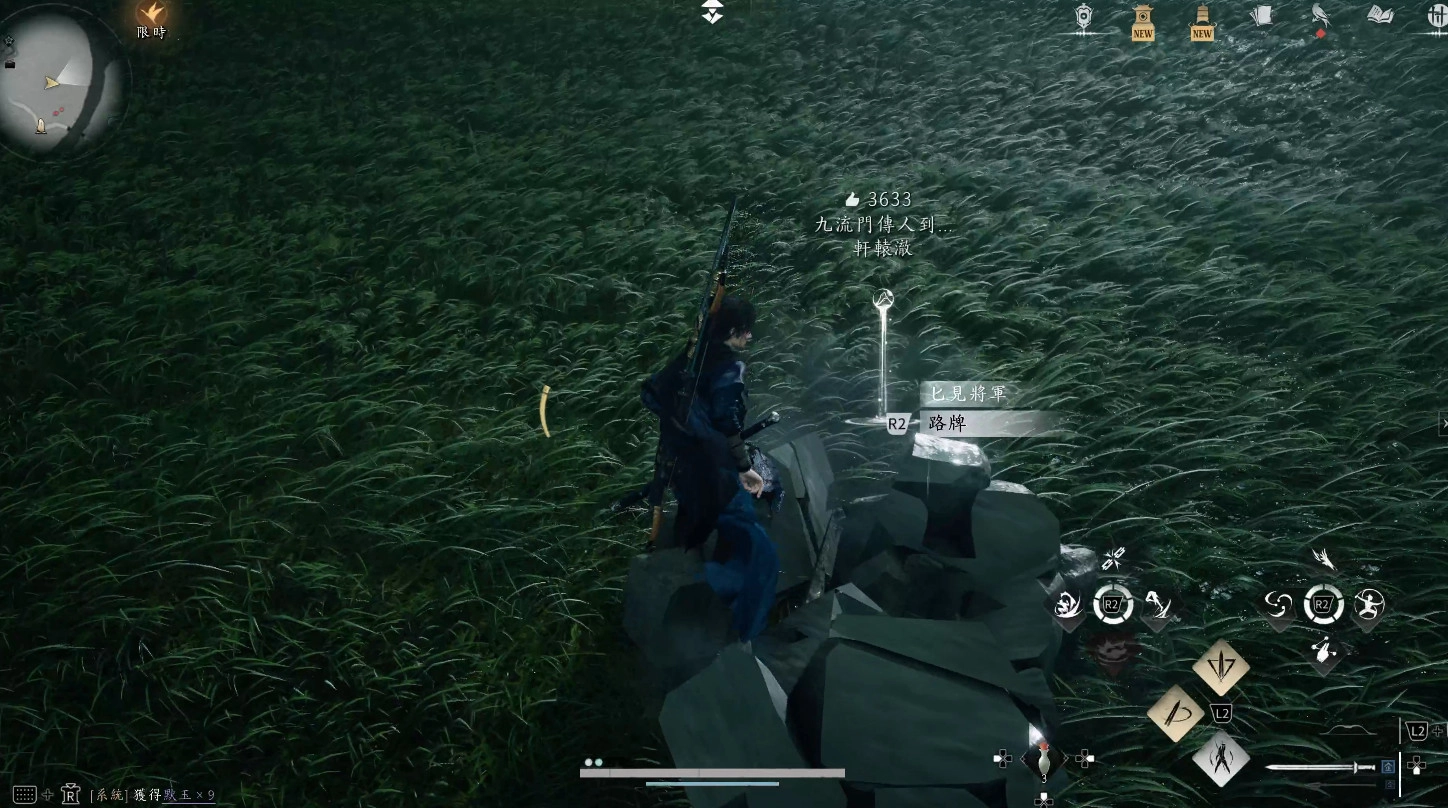The image size is (1448, 808).
Task: Click the 限時 limited-time event icon
Action: pyautogui.click(x=152, y=17)
